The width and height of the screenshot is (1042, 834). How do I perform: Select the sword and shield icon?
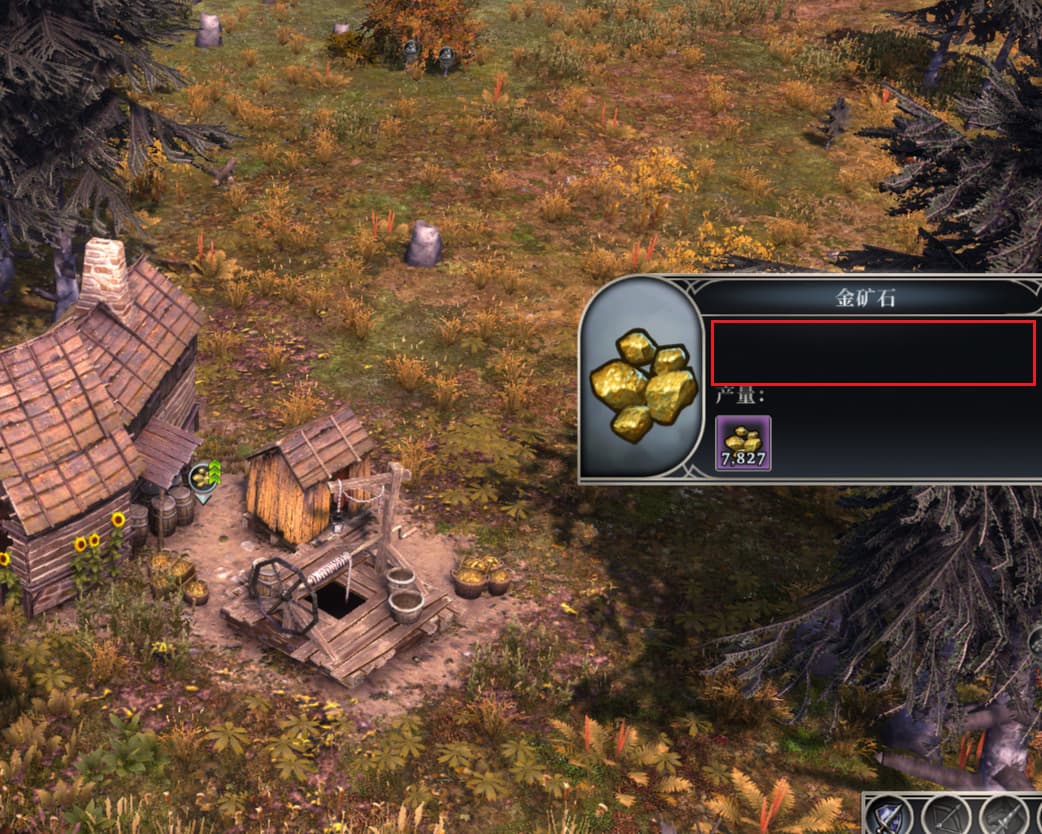(888, 815)
